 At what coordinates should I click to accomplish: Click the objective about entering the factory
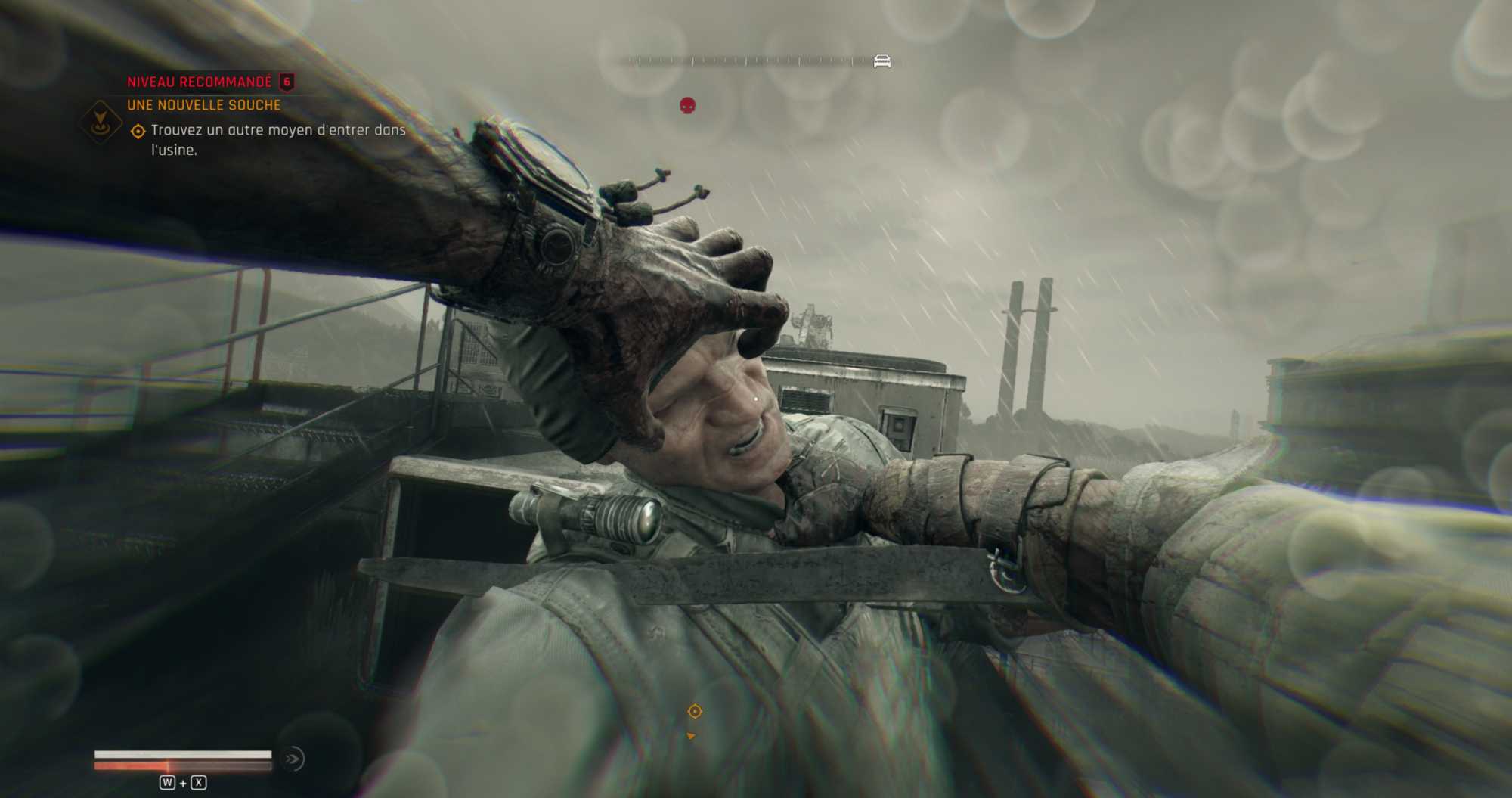coord(278,139)
